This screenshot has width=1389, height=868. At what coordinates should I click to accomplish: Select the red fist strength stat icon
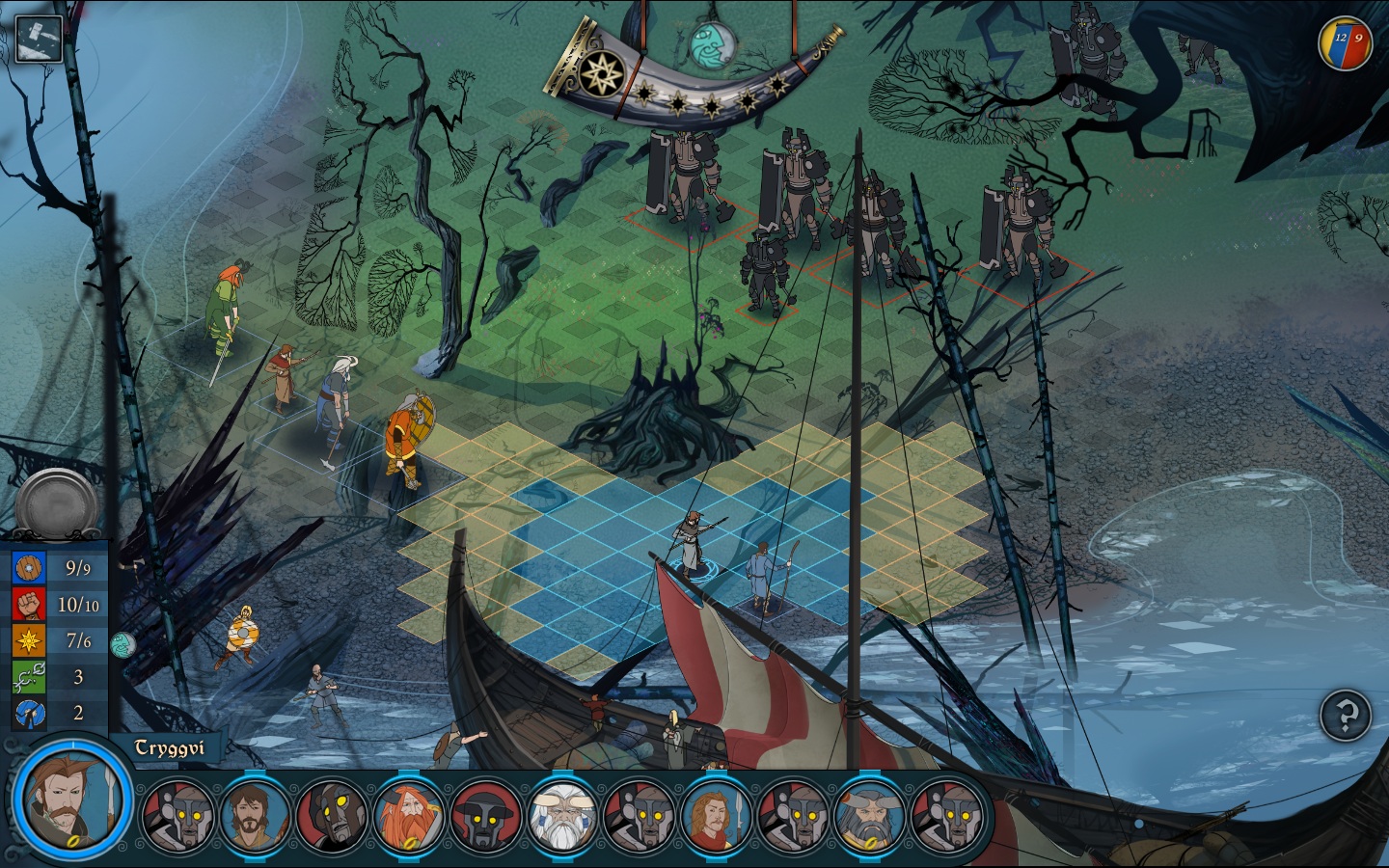[30, 605]
